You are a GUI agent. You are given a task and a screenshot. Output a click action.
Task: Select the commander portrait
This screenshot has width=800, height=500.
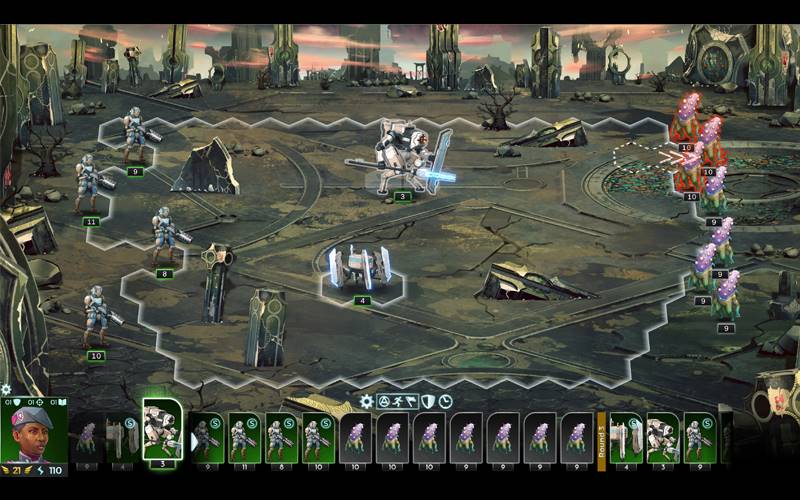pos(33,432)
